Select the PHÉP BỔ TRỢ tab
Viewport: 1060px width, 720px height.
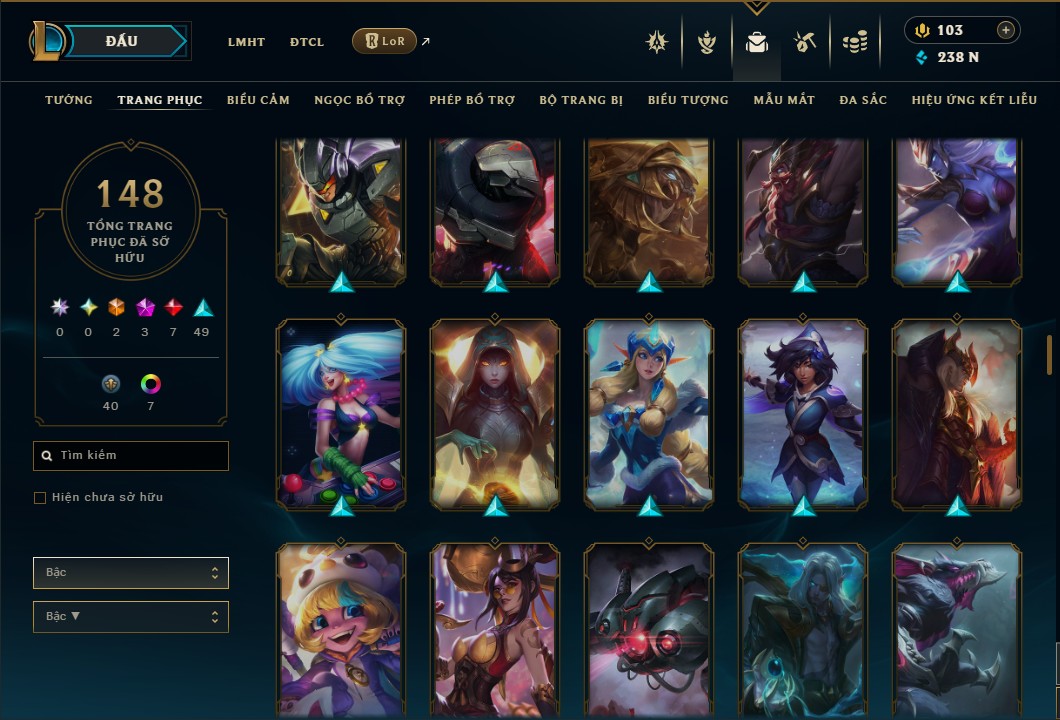(x=472, y=100)
